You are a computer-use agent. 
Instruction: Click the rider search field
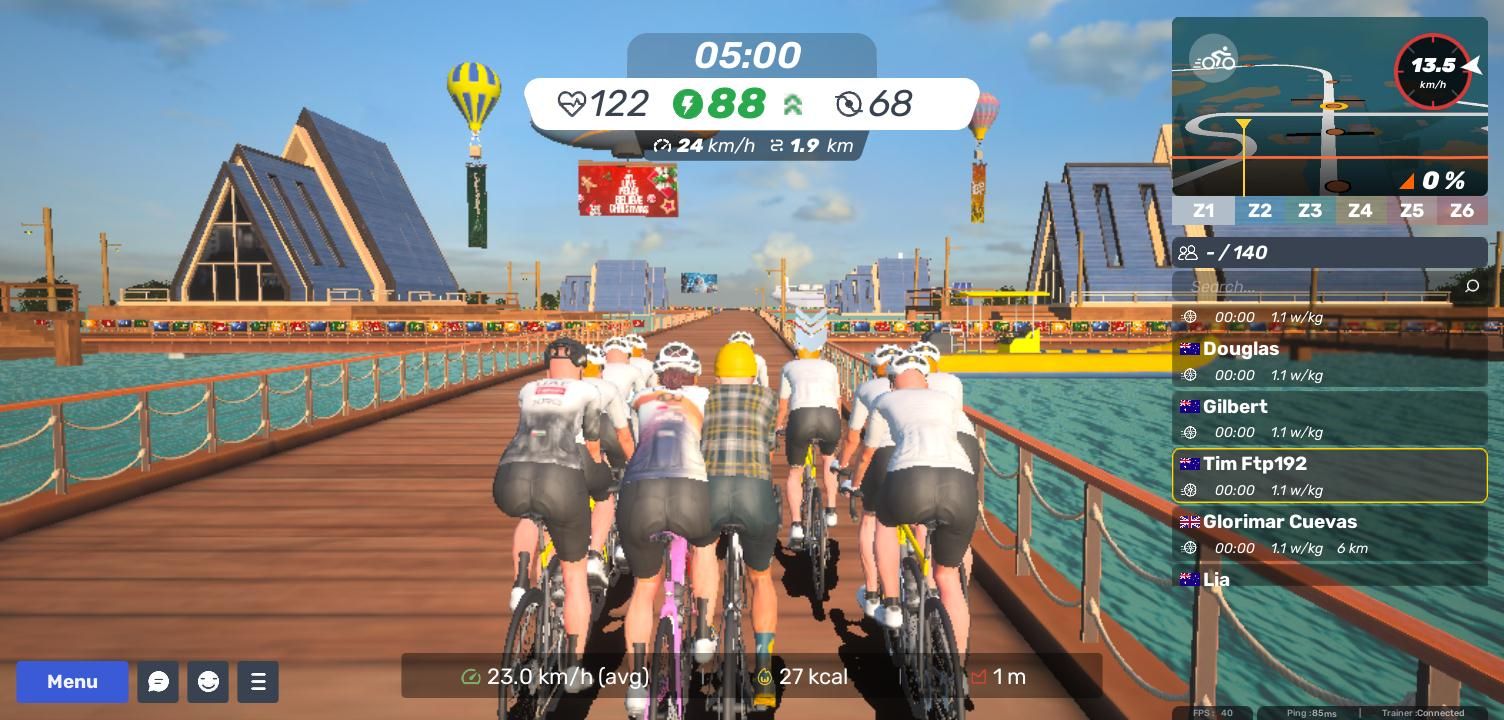click(1320, 287)
